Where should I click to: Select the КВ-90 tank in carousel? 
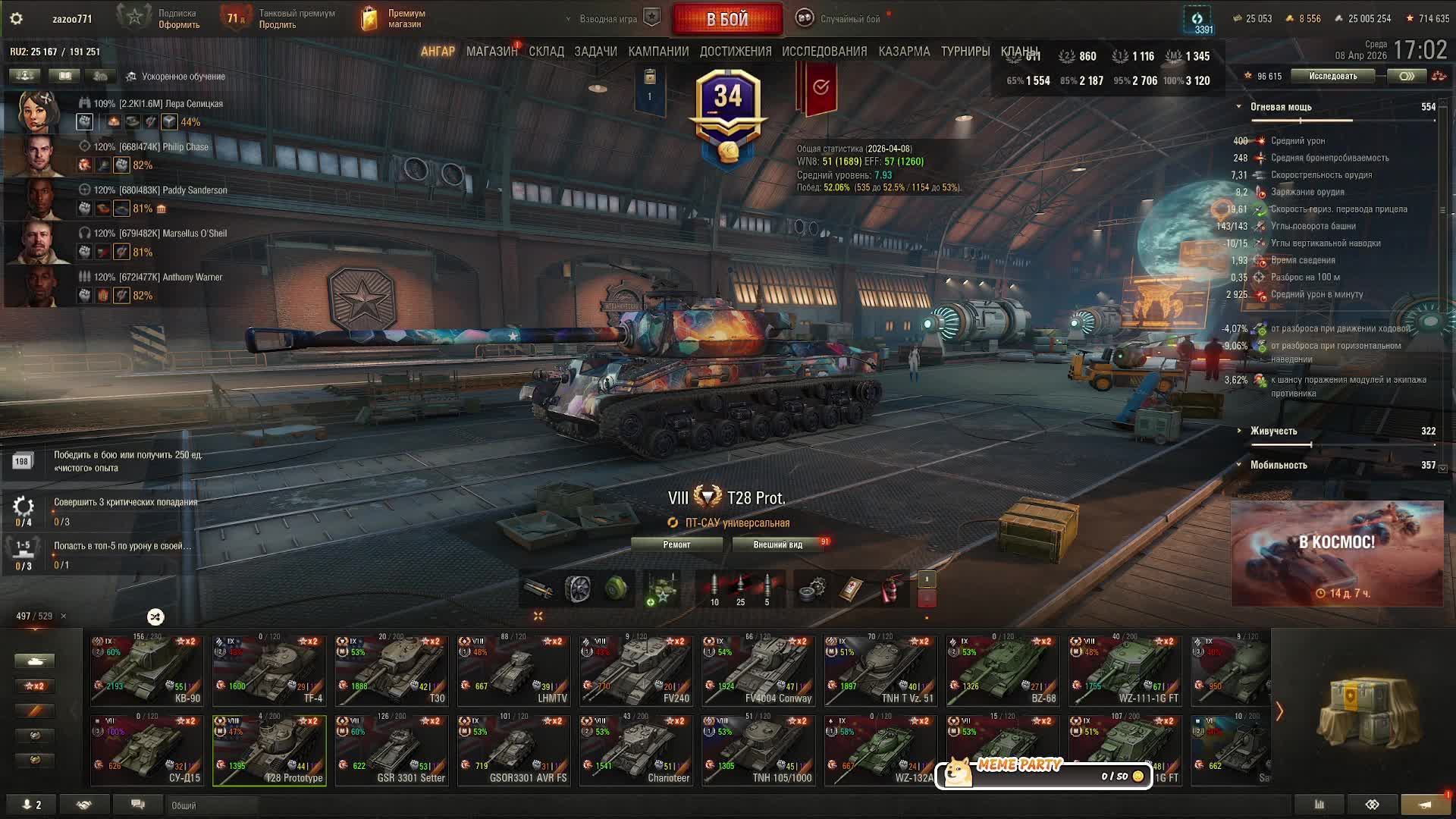pos(146,671)
